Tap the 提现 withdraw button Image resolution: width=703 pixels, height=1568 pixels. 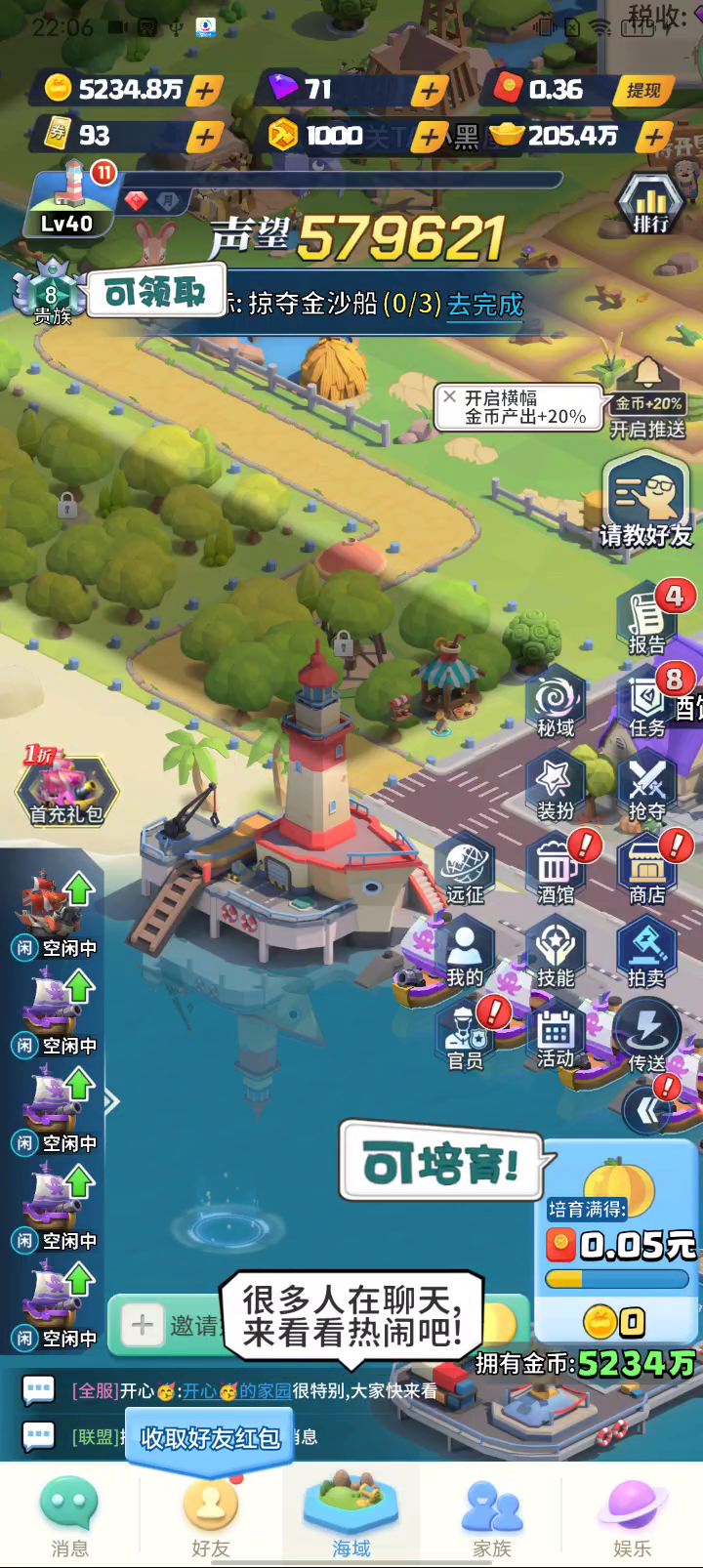[x=643, y=91]
